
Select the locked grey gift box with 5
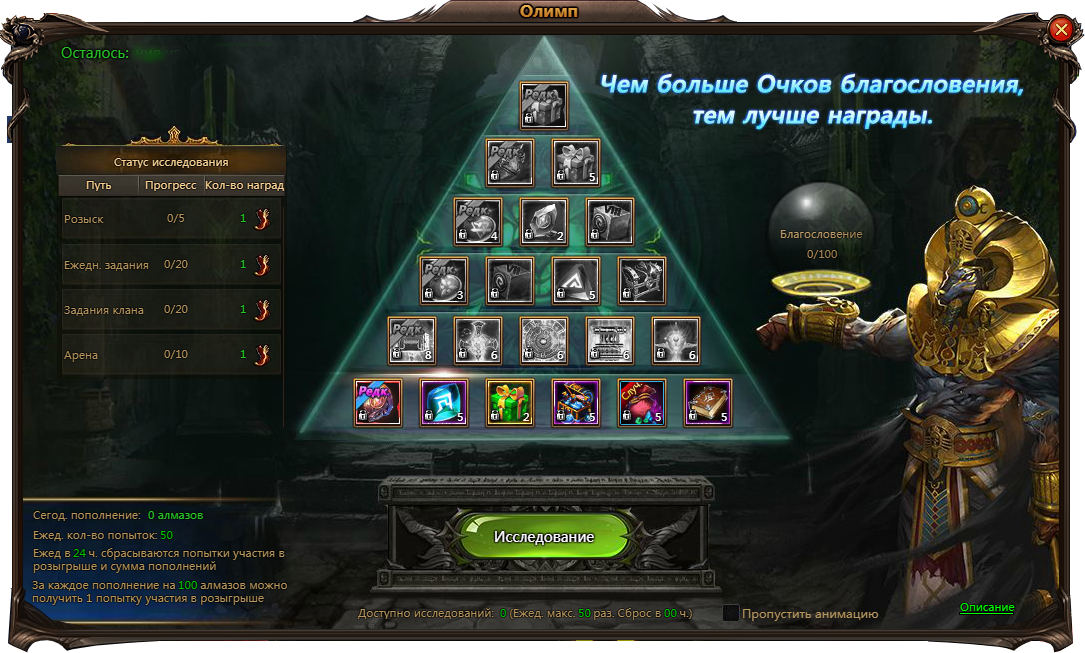click(576, 163)
